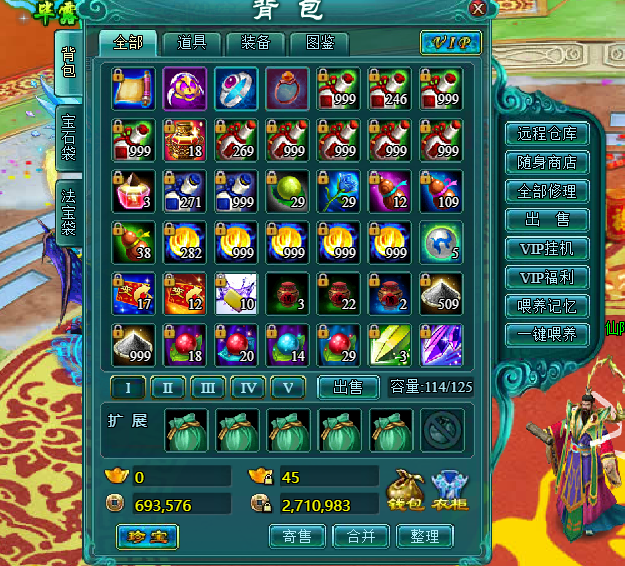Click the 合并 merge button
The height and width of the screenshot is (566, 625).
click(361, 537)
